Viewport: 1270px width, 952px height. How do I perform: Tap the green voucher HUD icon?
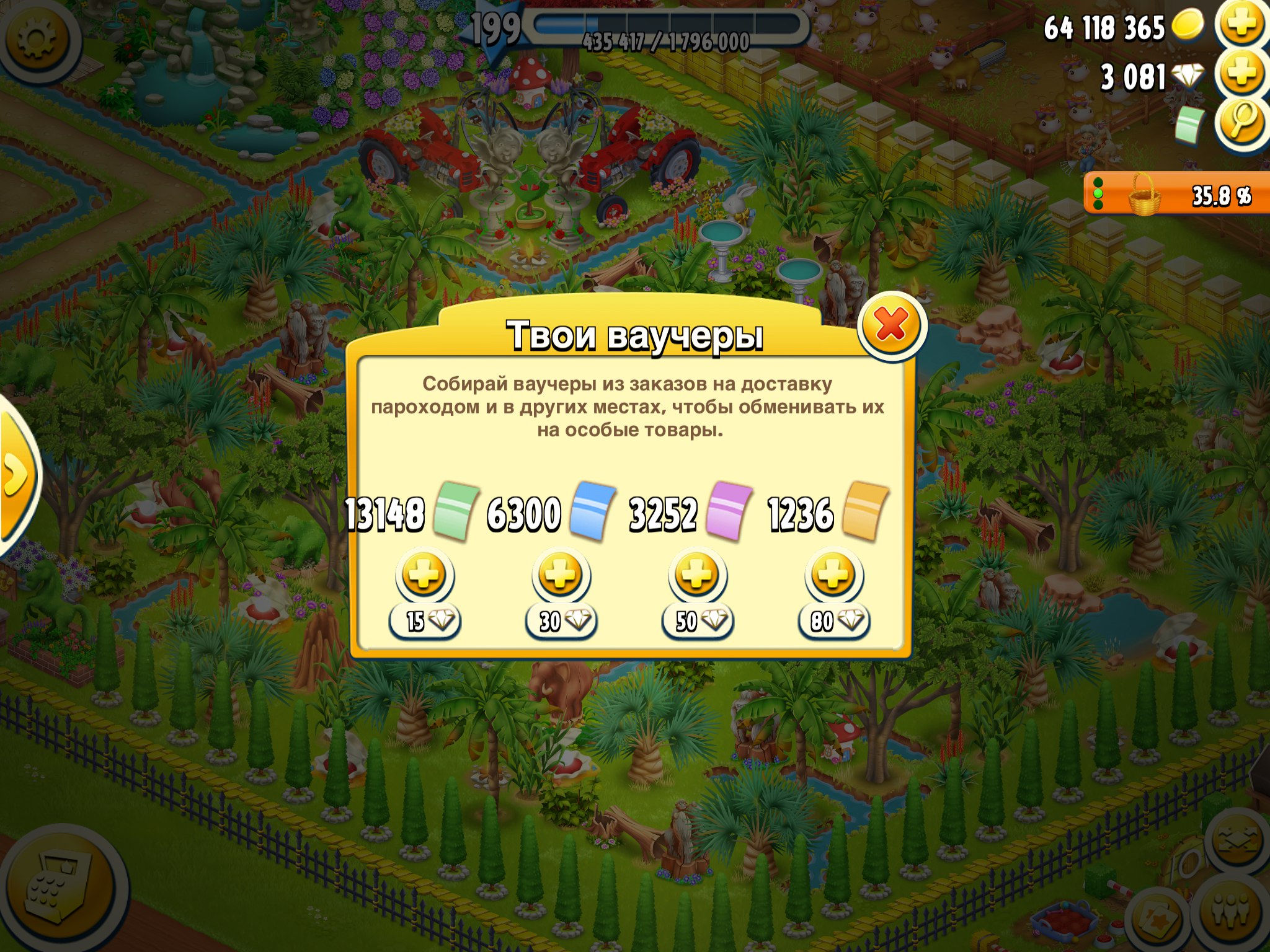coord(1189,123)
